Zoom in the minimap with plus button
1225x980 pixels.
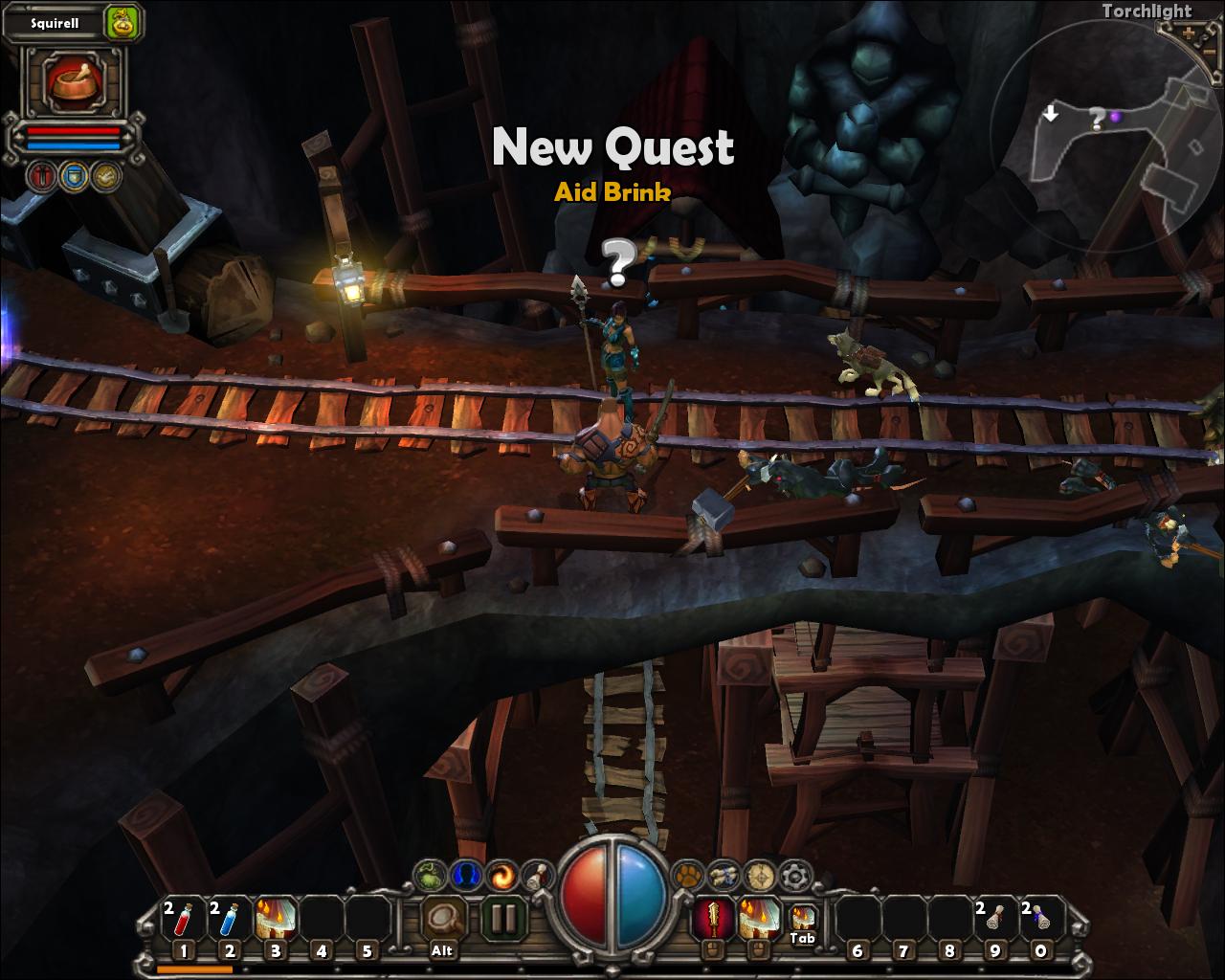click(1189, 33)
